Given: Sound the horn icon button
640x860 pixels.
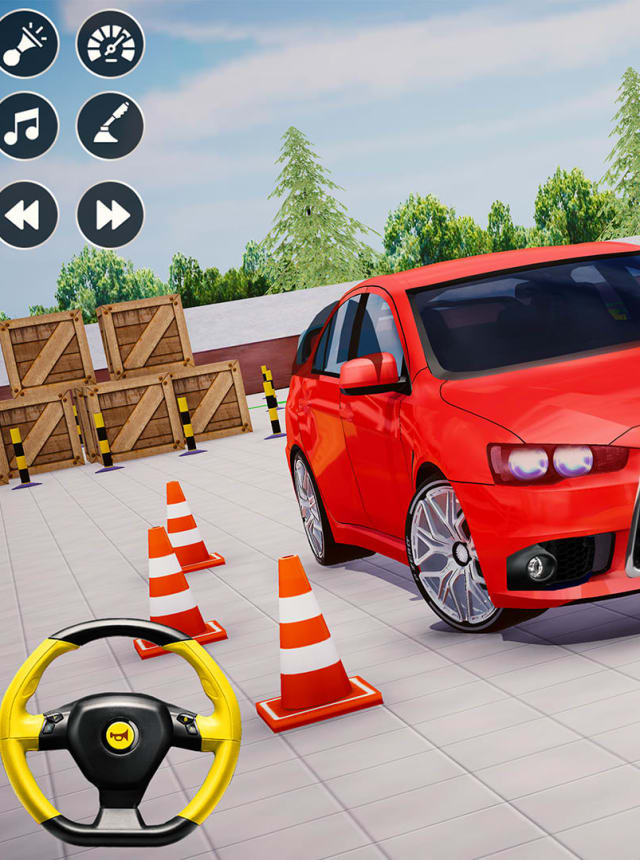Looking at the screenshot, I should pos(24,44).
